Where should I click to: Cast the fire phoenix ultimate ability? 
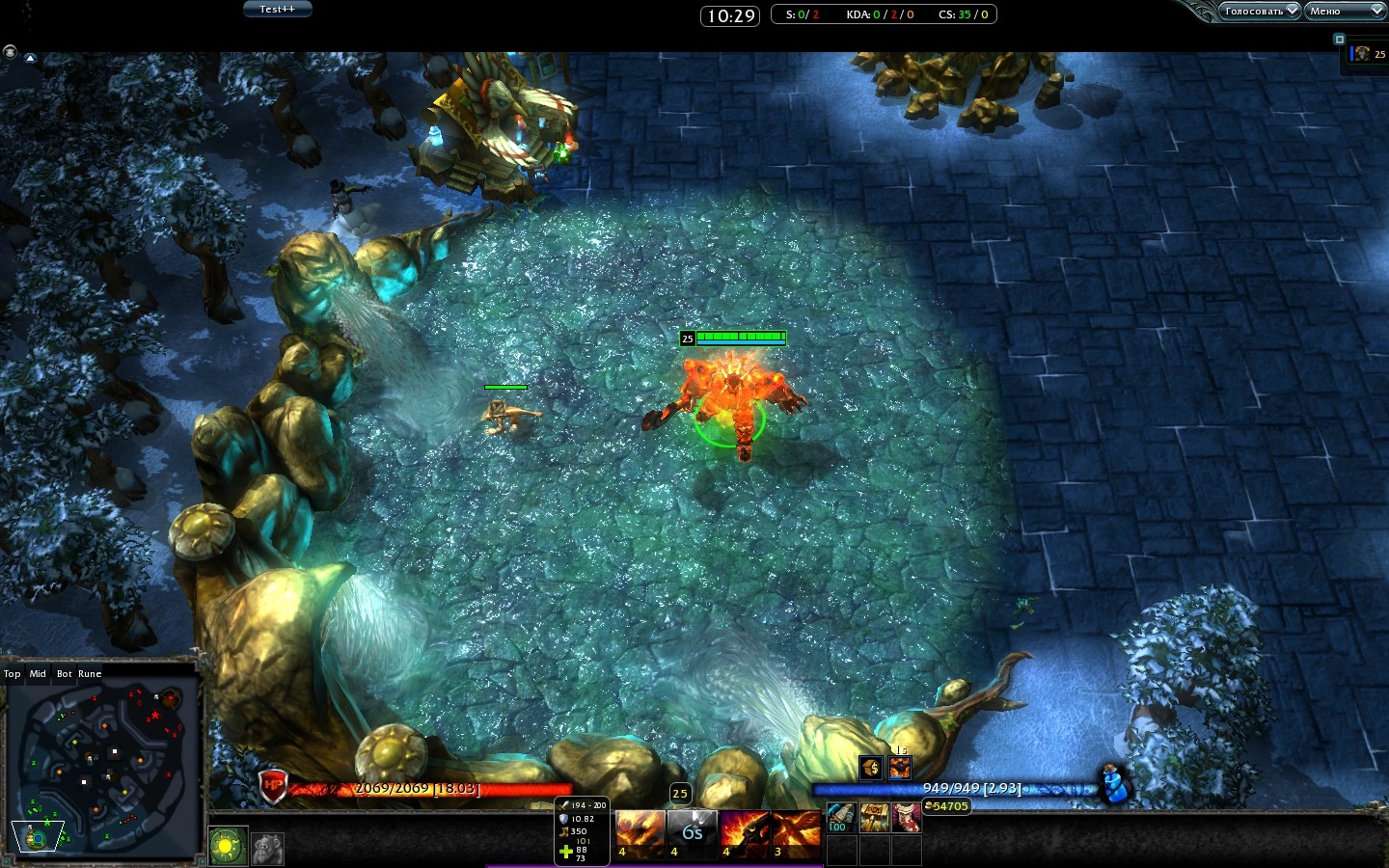click(x=797, y=833)
